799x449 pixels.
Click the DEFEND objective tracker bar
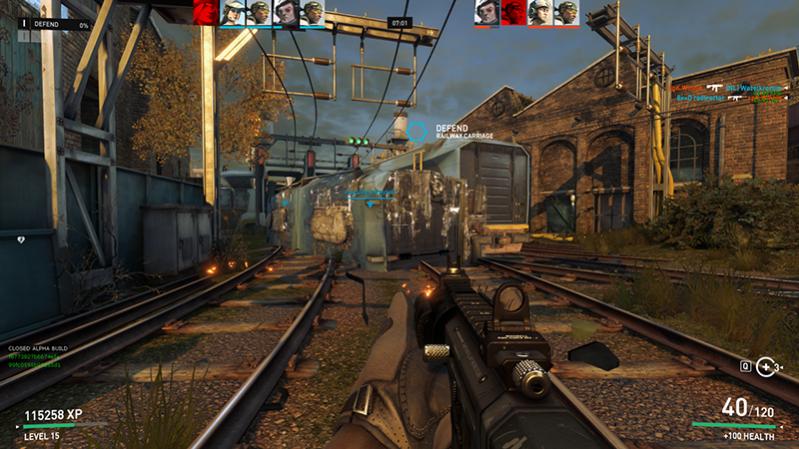click(58, 23)
